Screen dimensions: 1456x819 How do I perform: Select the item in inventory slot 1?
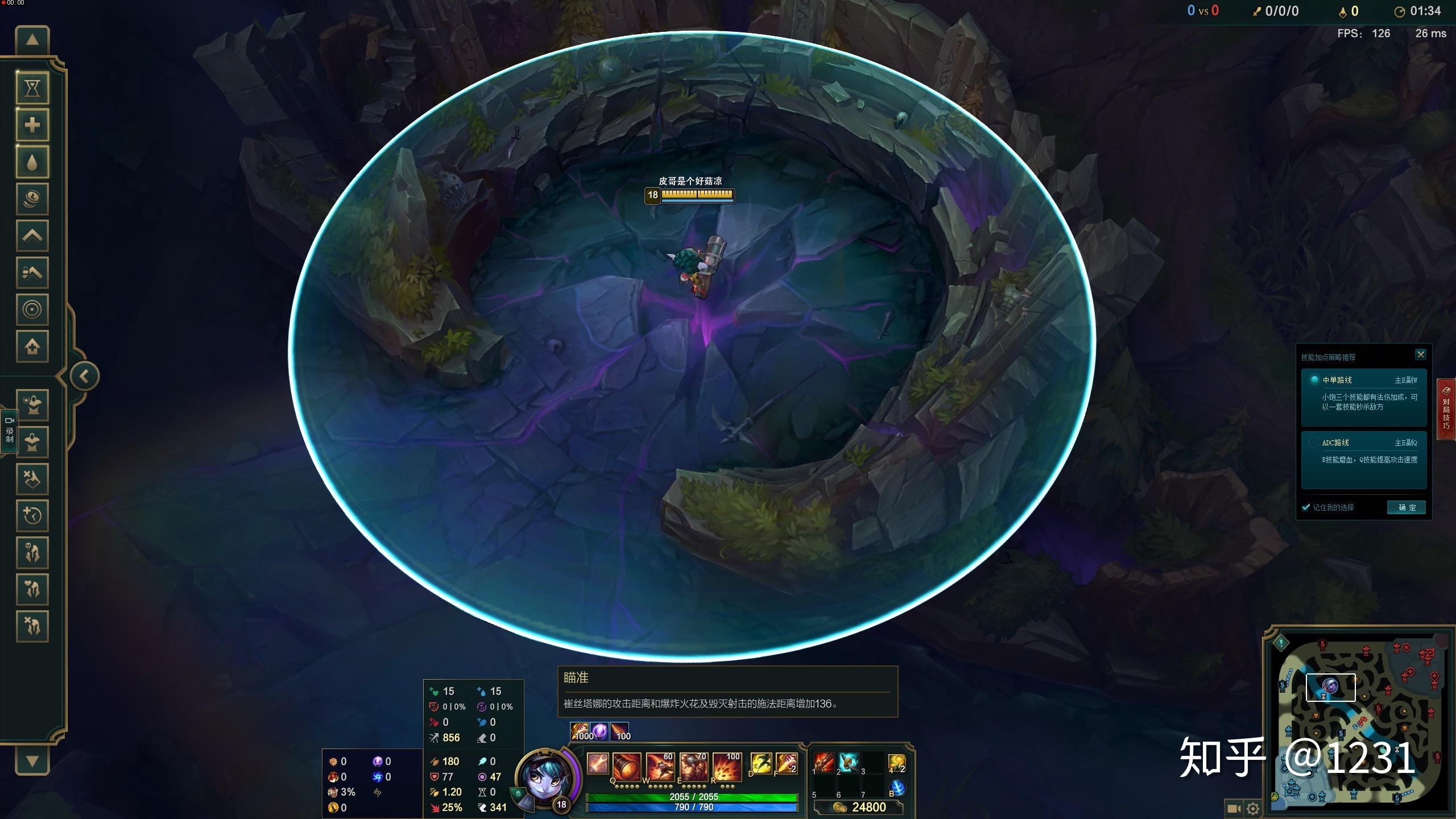point(823,762)
